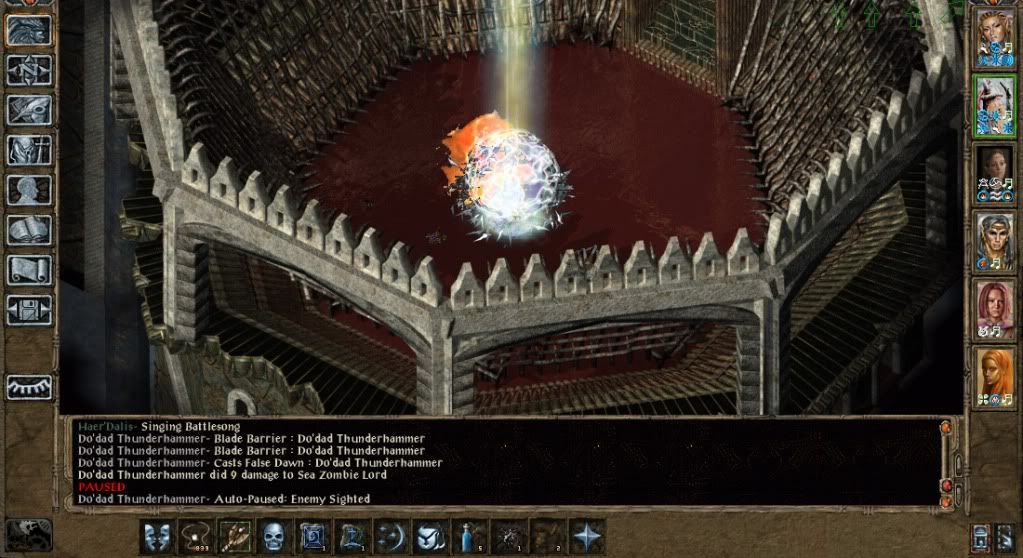Use the blue potion quick item
The height and width of the screenshot is (558, 1023).
[x=469, y=536]
